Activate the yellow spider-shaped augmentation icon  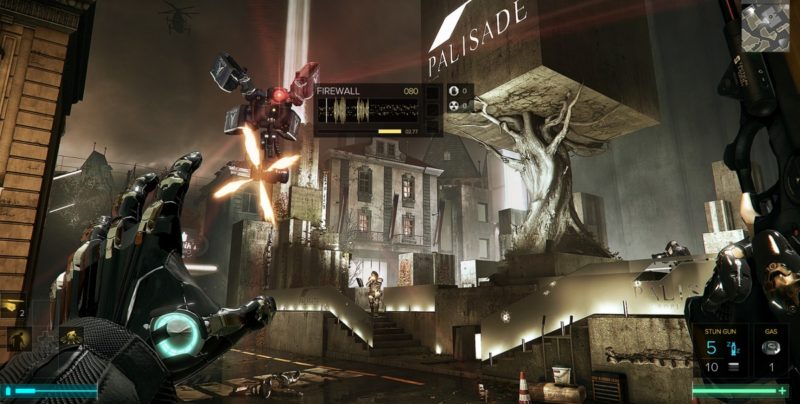[x=71, y=337]
